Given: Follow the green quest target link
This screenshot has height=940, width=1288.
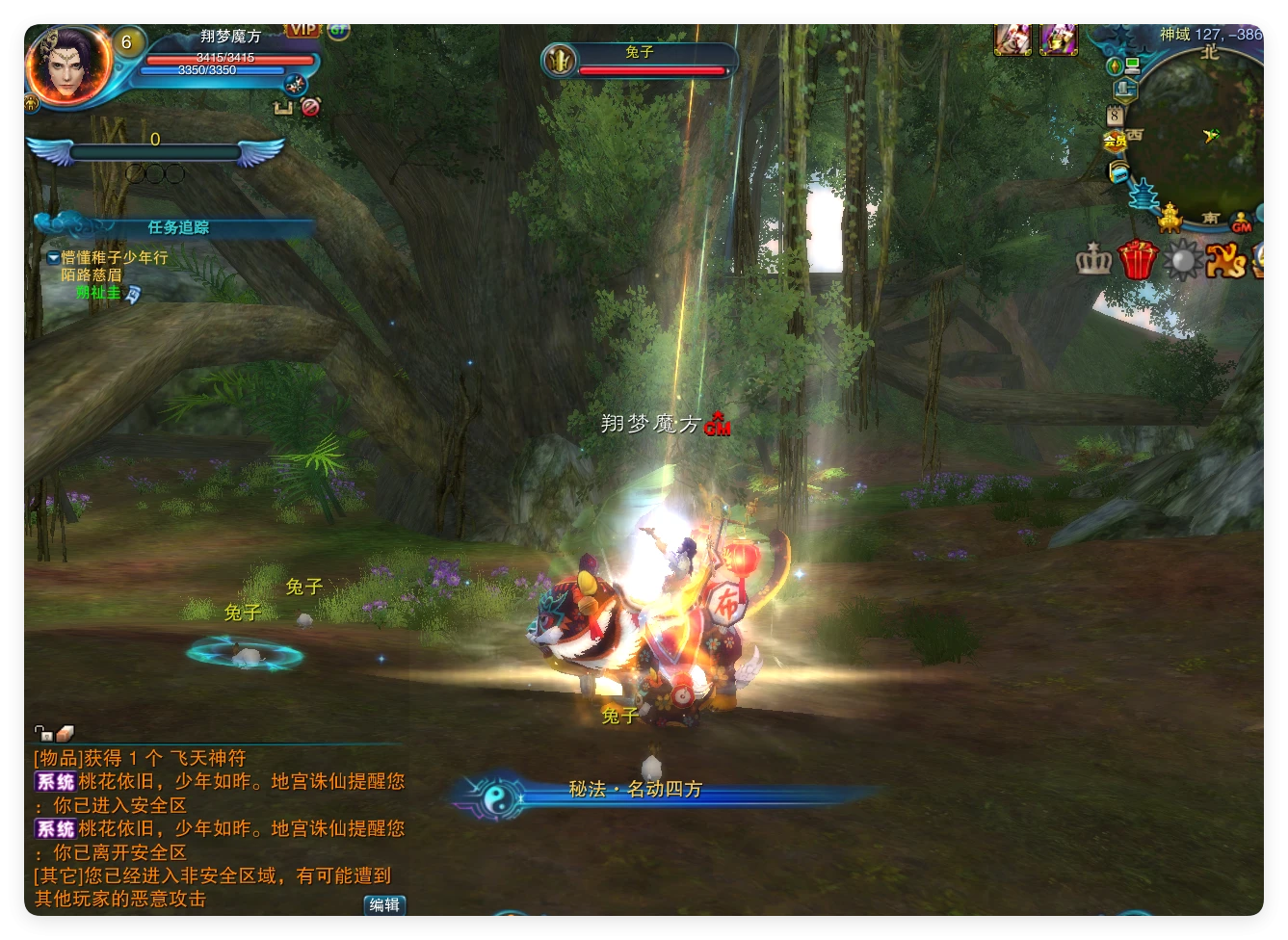Looking at the screenshot, I should point(98,292).
